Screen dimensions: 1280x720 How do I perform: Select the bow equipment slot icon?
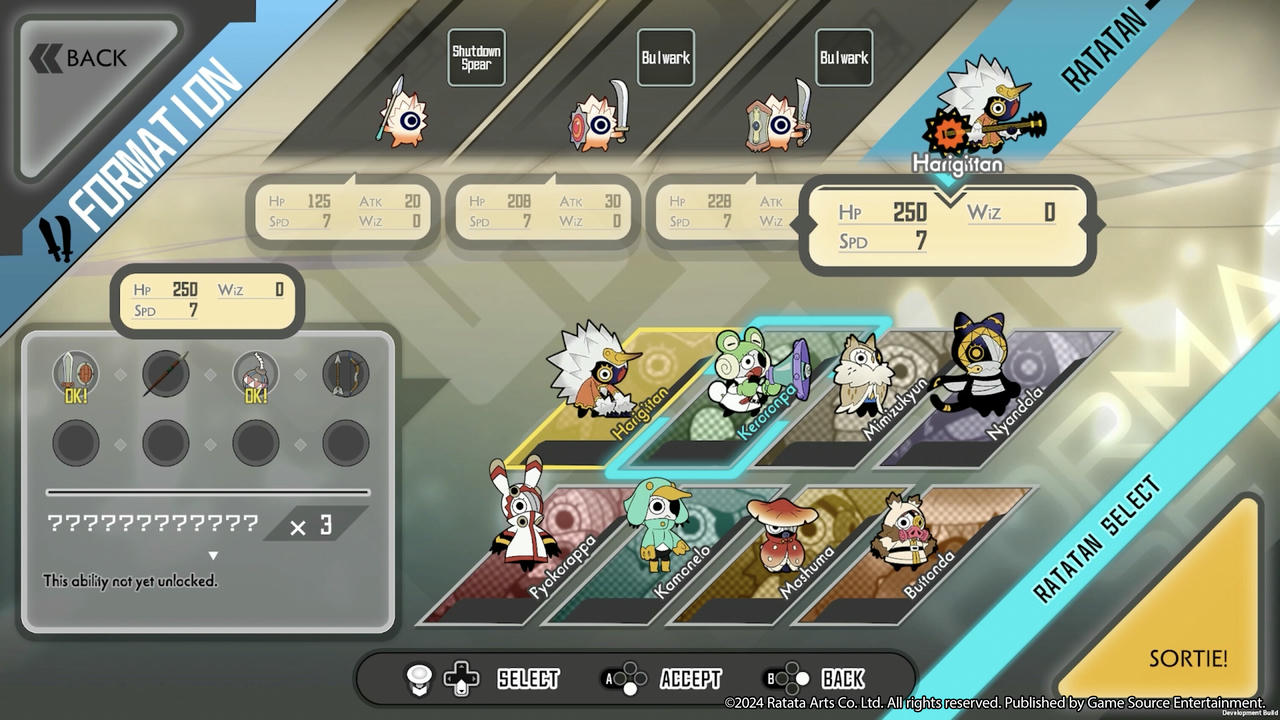point(344,375)
